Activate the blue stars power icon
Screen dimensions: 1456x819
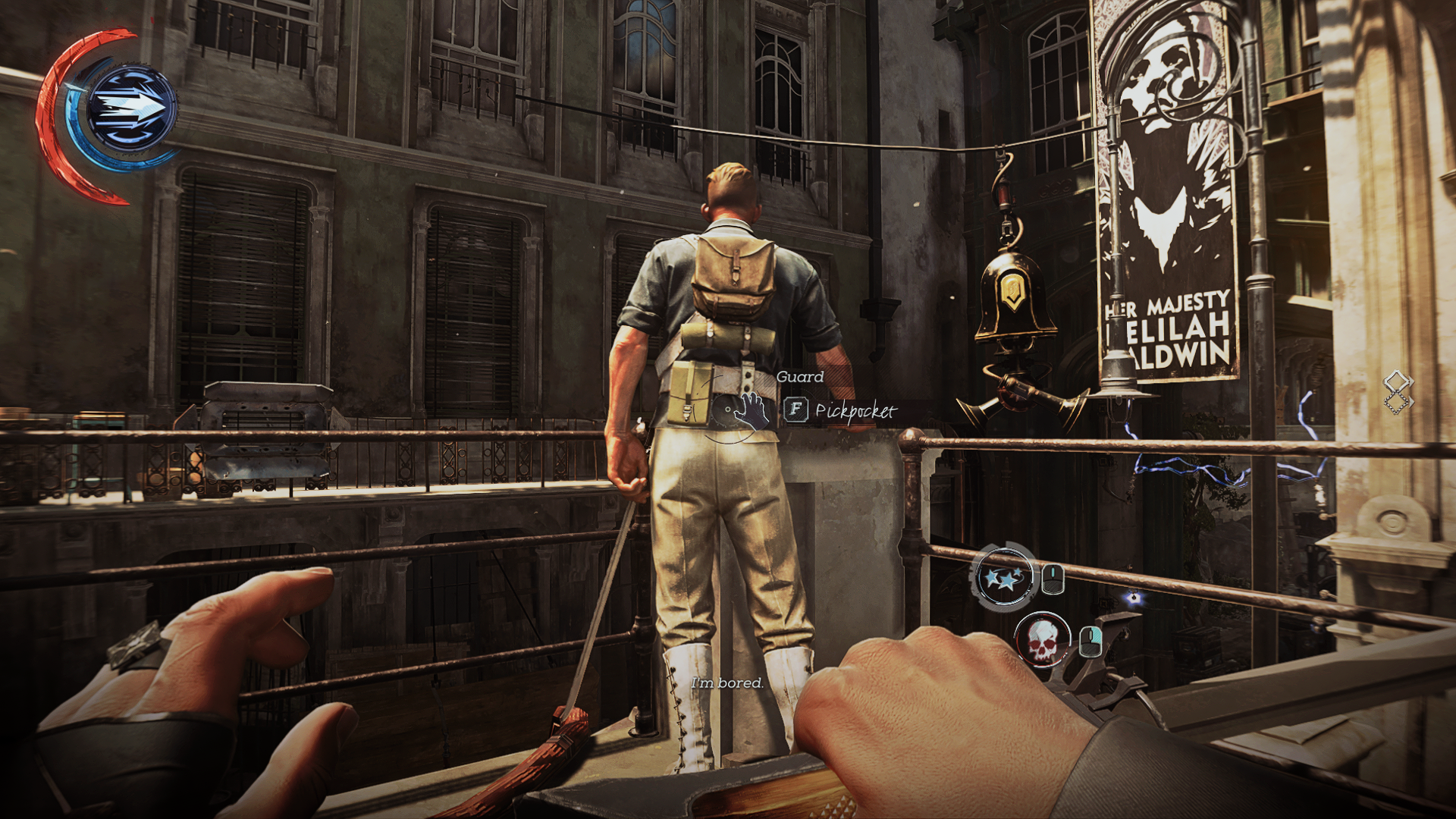1005,579
